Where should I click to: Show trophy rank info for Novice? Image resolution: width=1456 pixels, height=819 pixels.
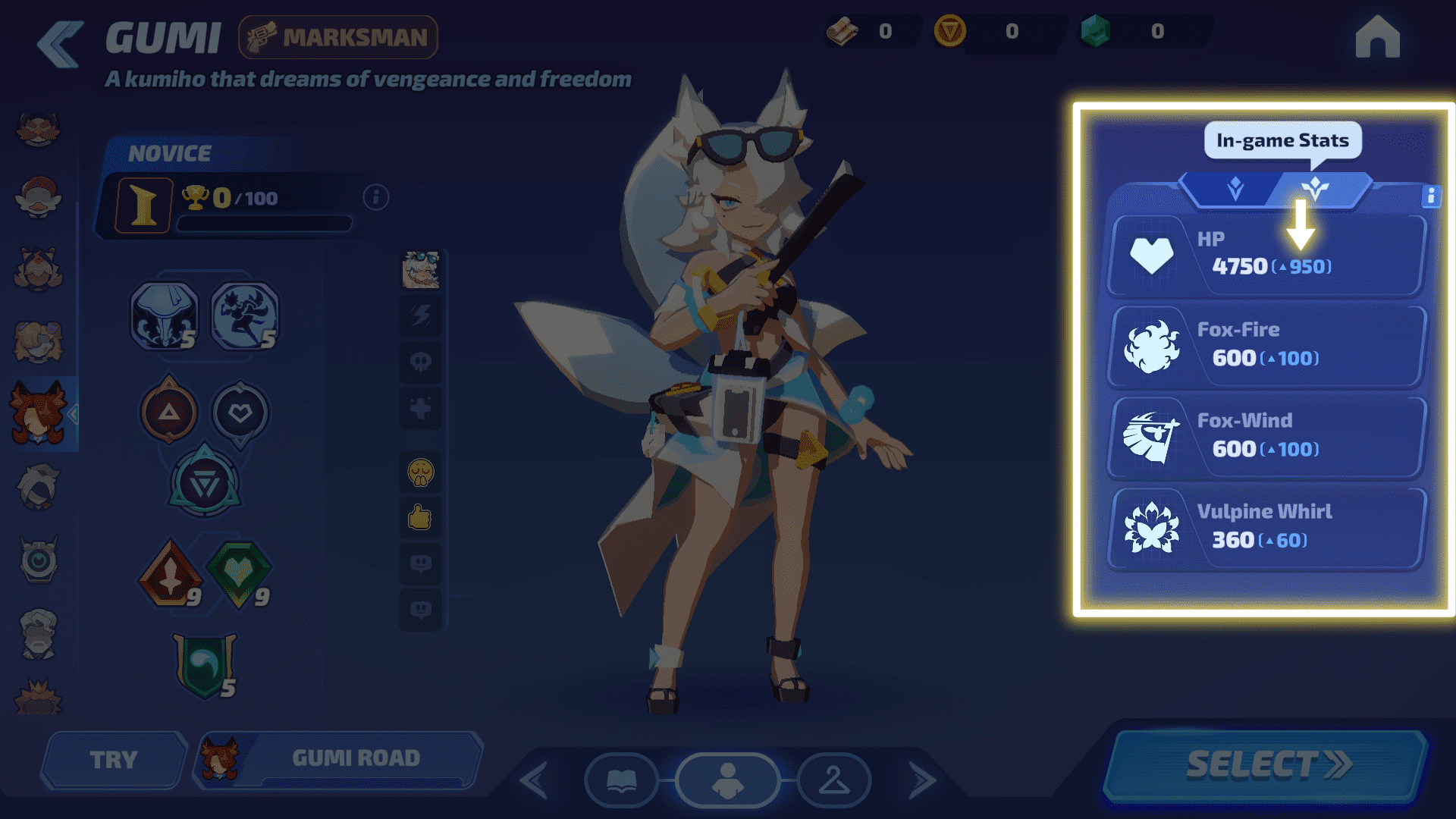(x=376, y=198)
